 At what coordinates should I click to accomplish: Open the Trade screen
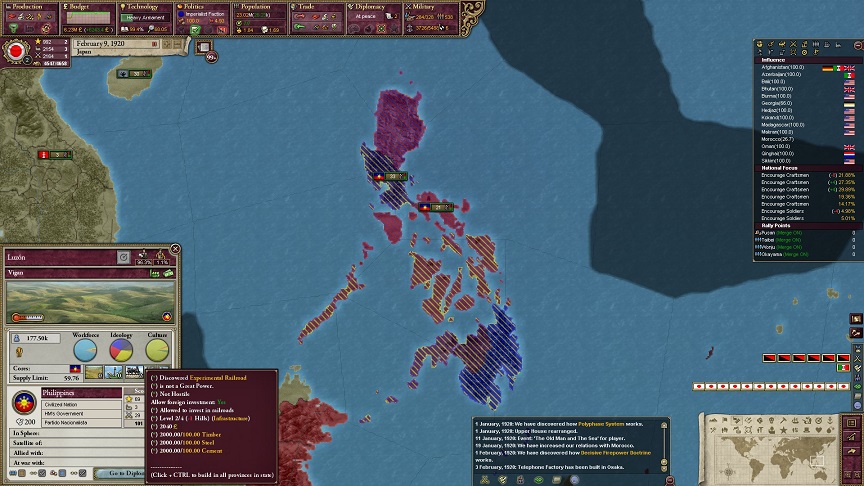(318, 17)
